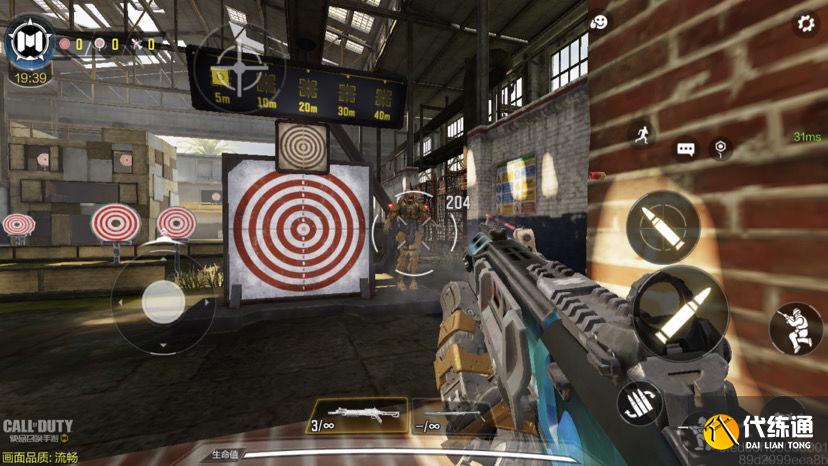Image resolution: width=828 pixels, height=466 pixels.
Task: Tap the virtual movement joystick
Action: coord(162,300)
